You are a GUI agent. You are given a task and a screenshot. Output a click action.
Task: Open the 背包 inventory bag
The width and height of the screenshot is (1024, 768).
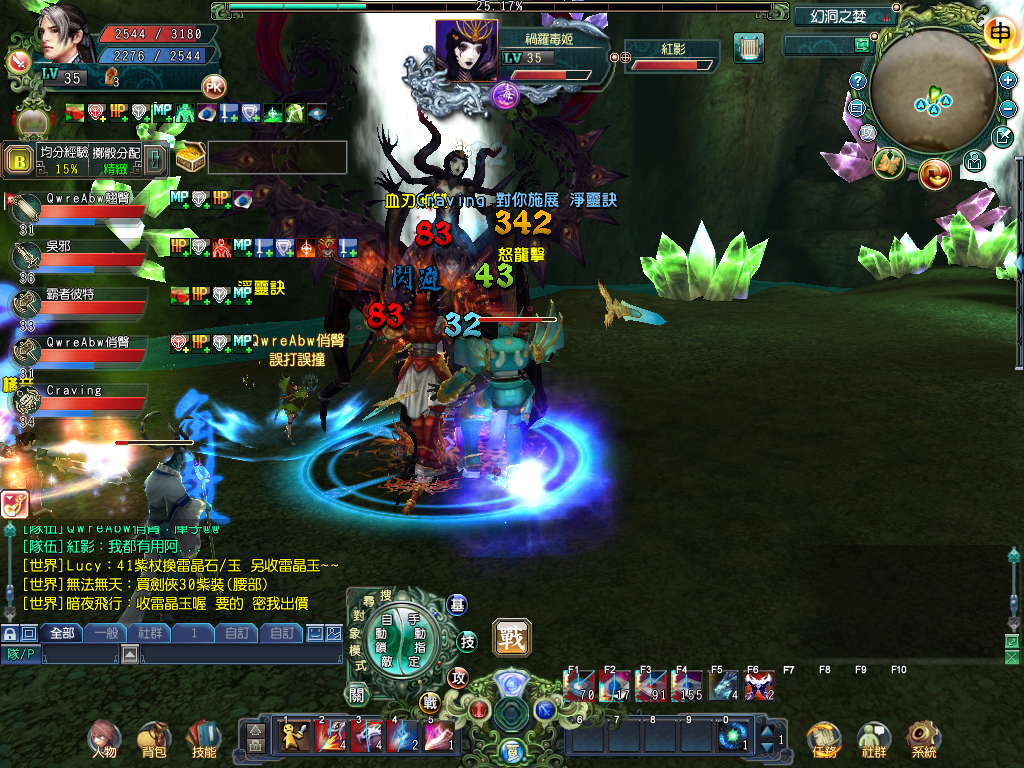[x=153, y=738]
